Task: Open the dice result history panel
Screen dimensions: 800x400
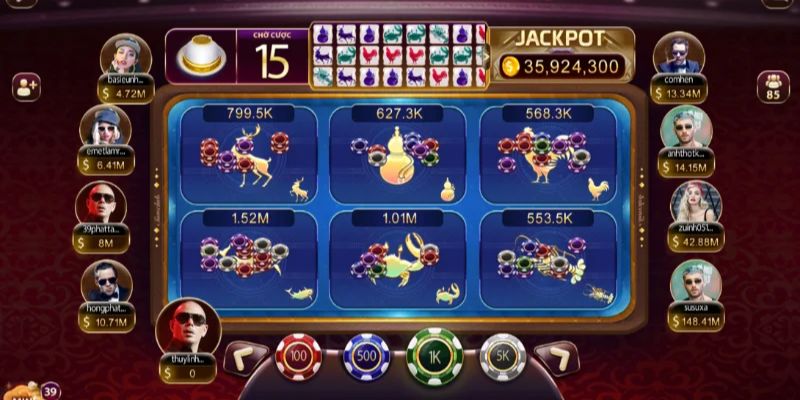Action: tap(398, 55)
